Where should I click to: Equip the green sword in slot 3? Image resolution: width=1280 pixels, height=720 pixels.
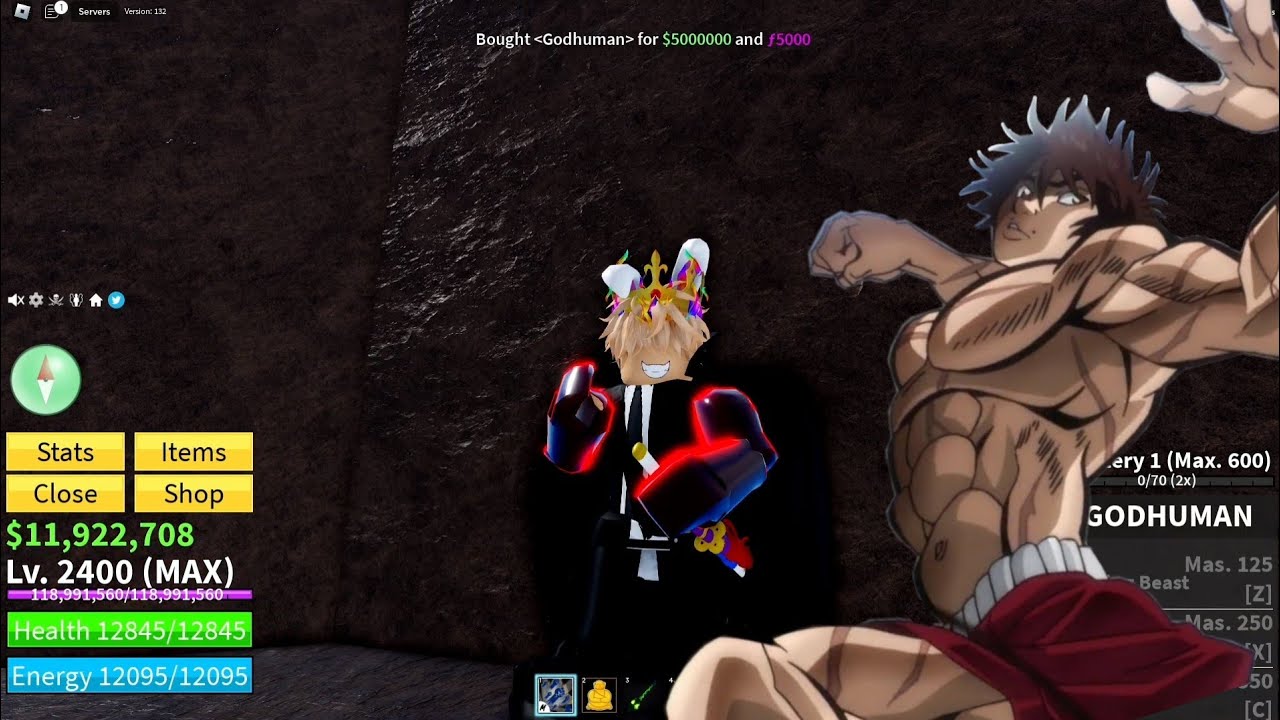pyautogui.click(x=641, y=695)
